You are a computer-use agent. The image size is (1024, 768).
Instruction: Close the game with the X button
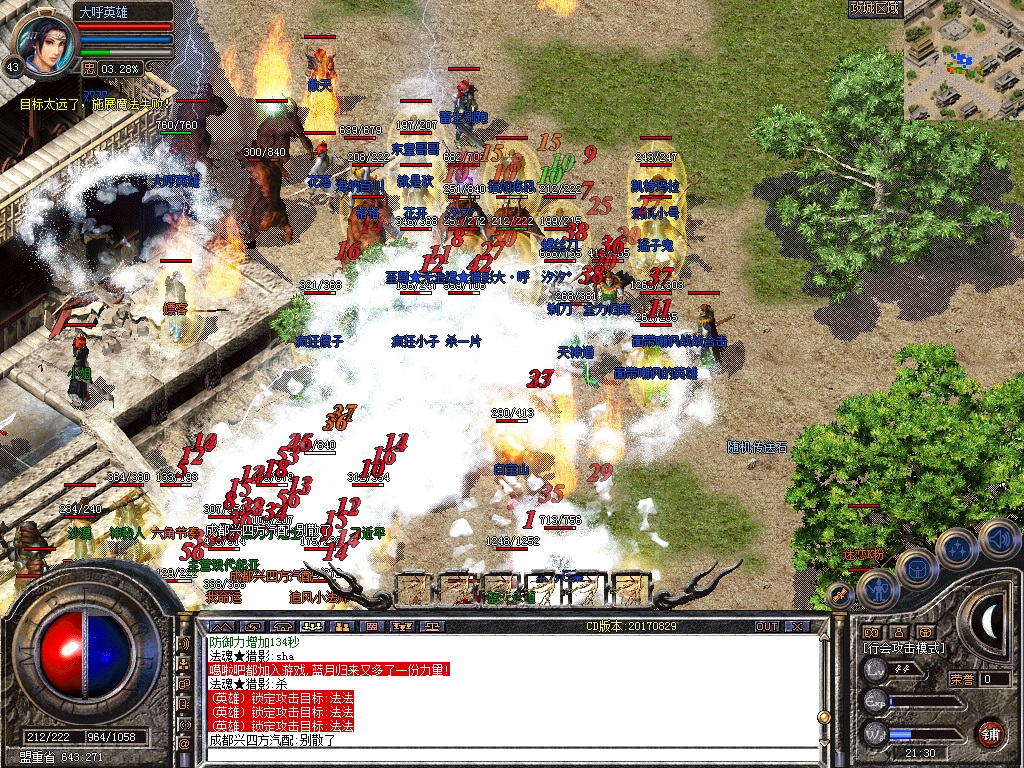pos(797,626)
